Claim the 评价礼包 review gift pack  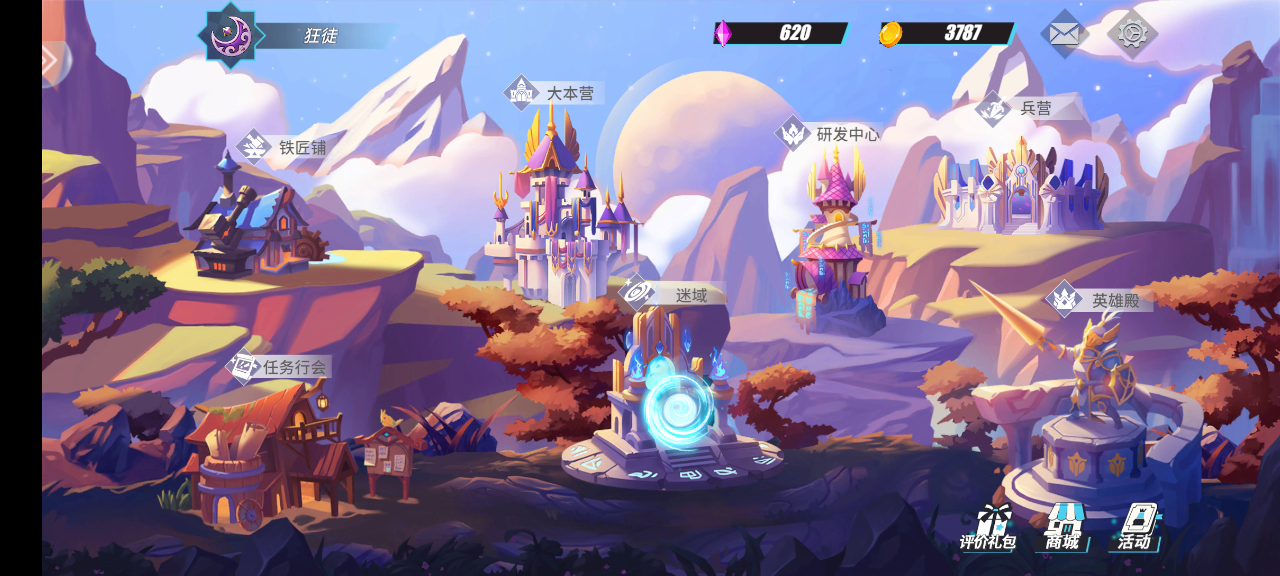pyautogui.click(x=988, y=527)
